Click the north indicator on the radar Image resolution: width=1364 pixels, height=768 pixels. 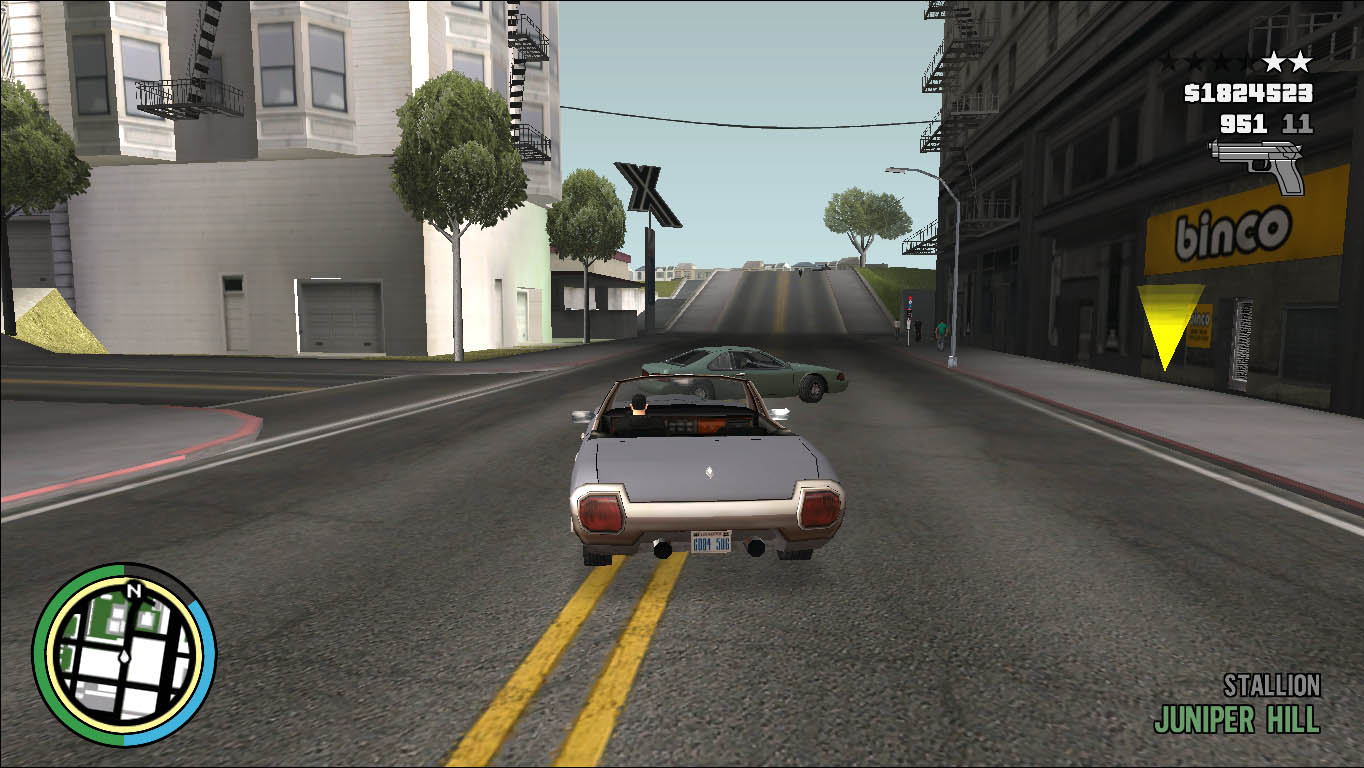(133, 589)
